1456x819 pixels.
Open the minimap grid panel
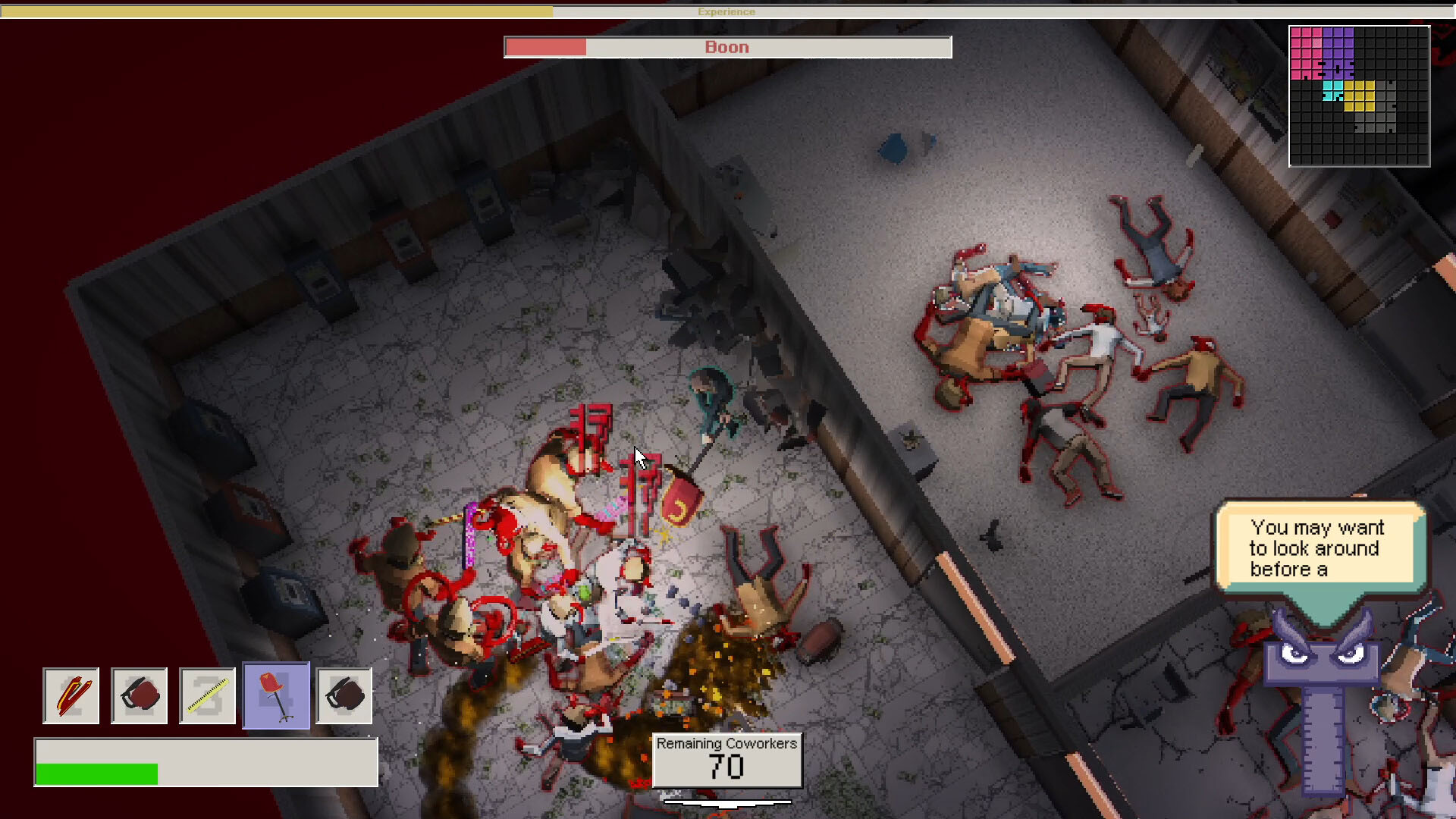(1360, 95)
